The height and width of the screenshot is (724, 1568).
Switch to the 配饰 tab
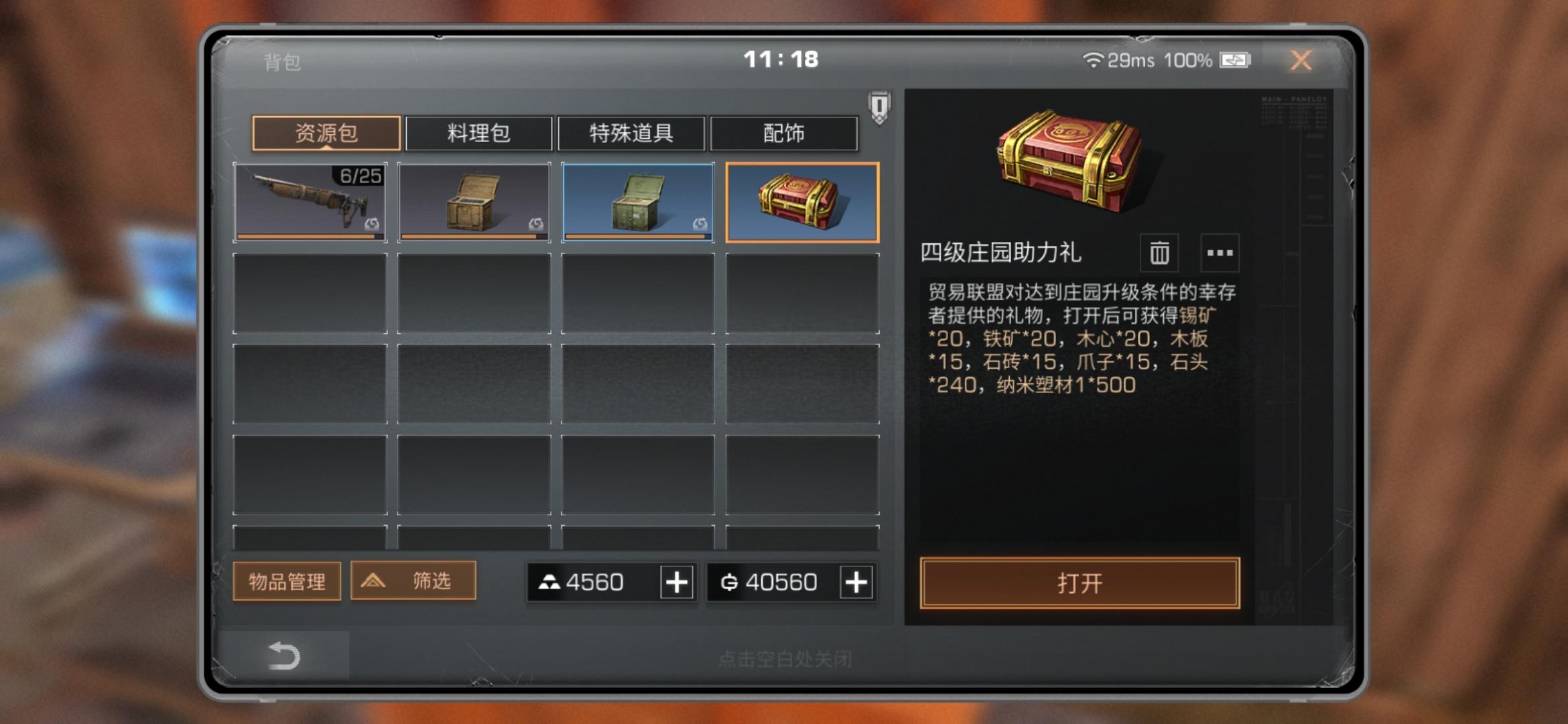click(785, 133)
